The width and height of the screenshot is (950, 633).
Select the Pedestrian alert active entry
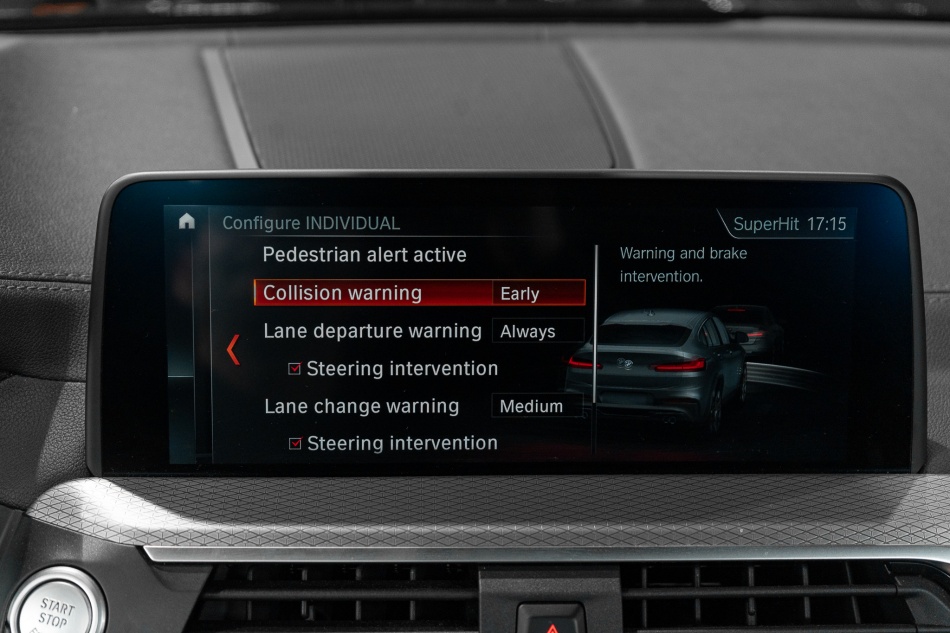point(364,255)
